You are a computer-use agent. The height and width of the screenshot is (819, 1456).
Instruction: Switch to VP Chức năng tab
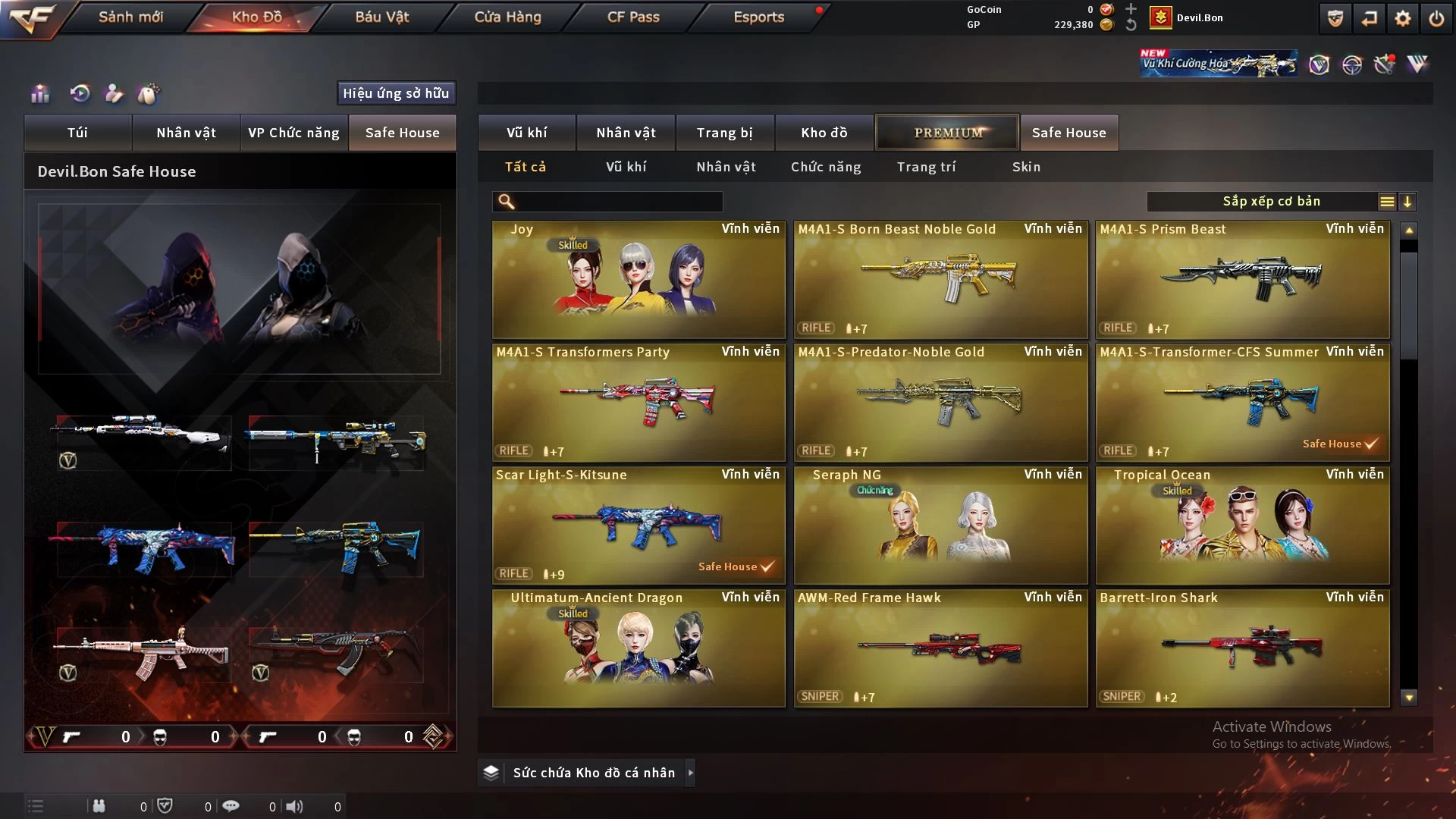[293, 133]
